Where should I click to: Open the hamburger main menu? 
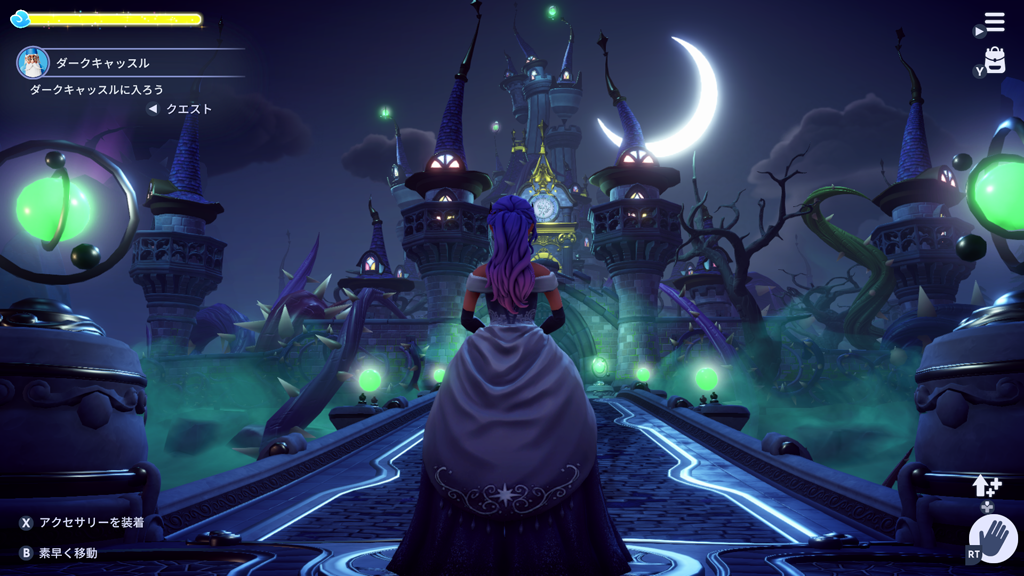coord(994,21)
